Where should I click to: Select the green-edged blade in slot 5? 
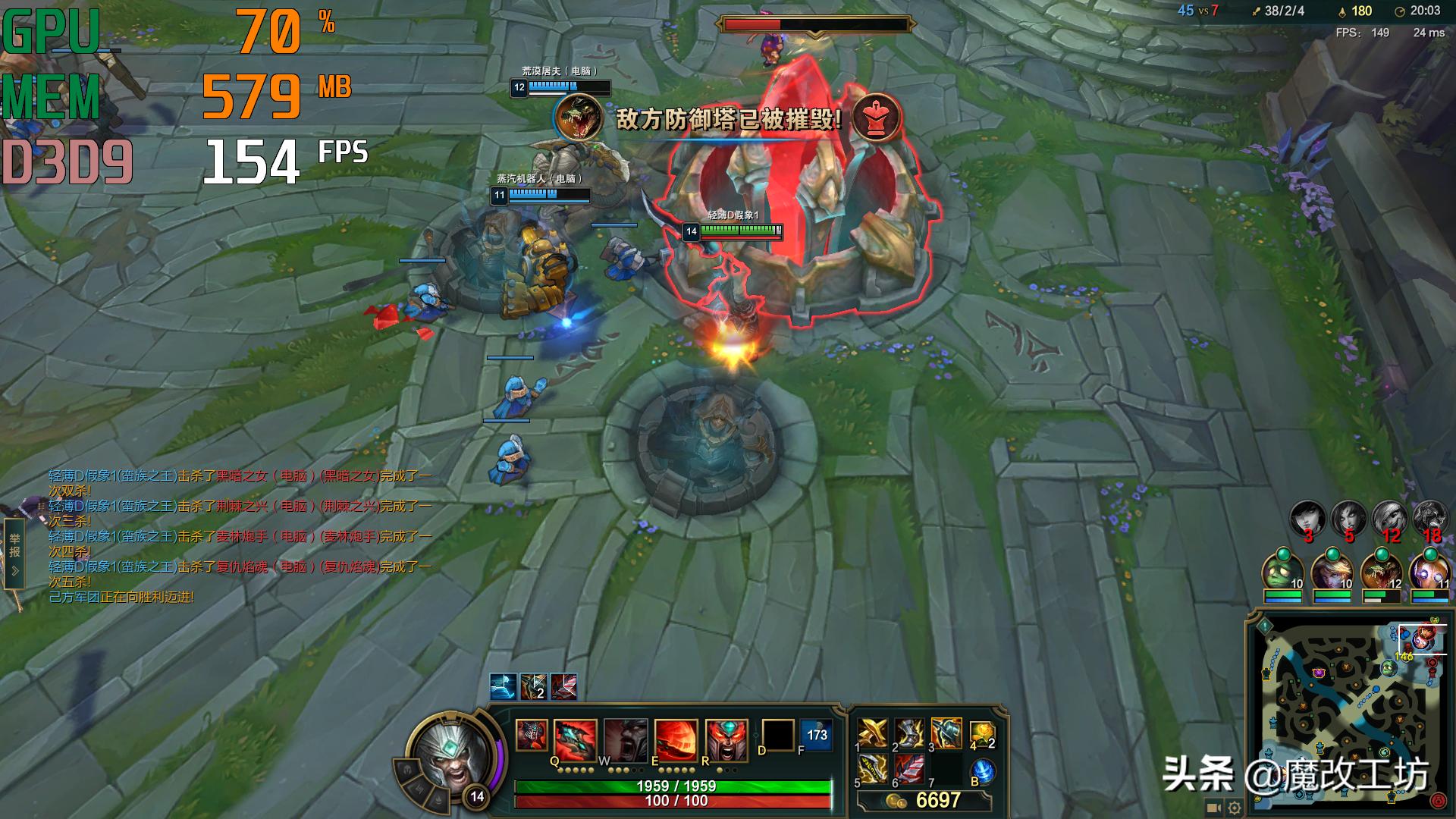coord(873,770)
